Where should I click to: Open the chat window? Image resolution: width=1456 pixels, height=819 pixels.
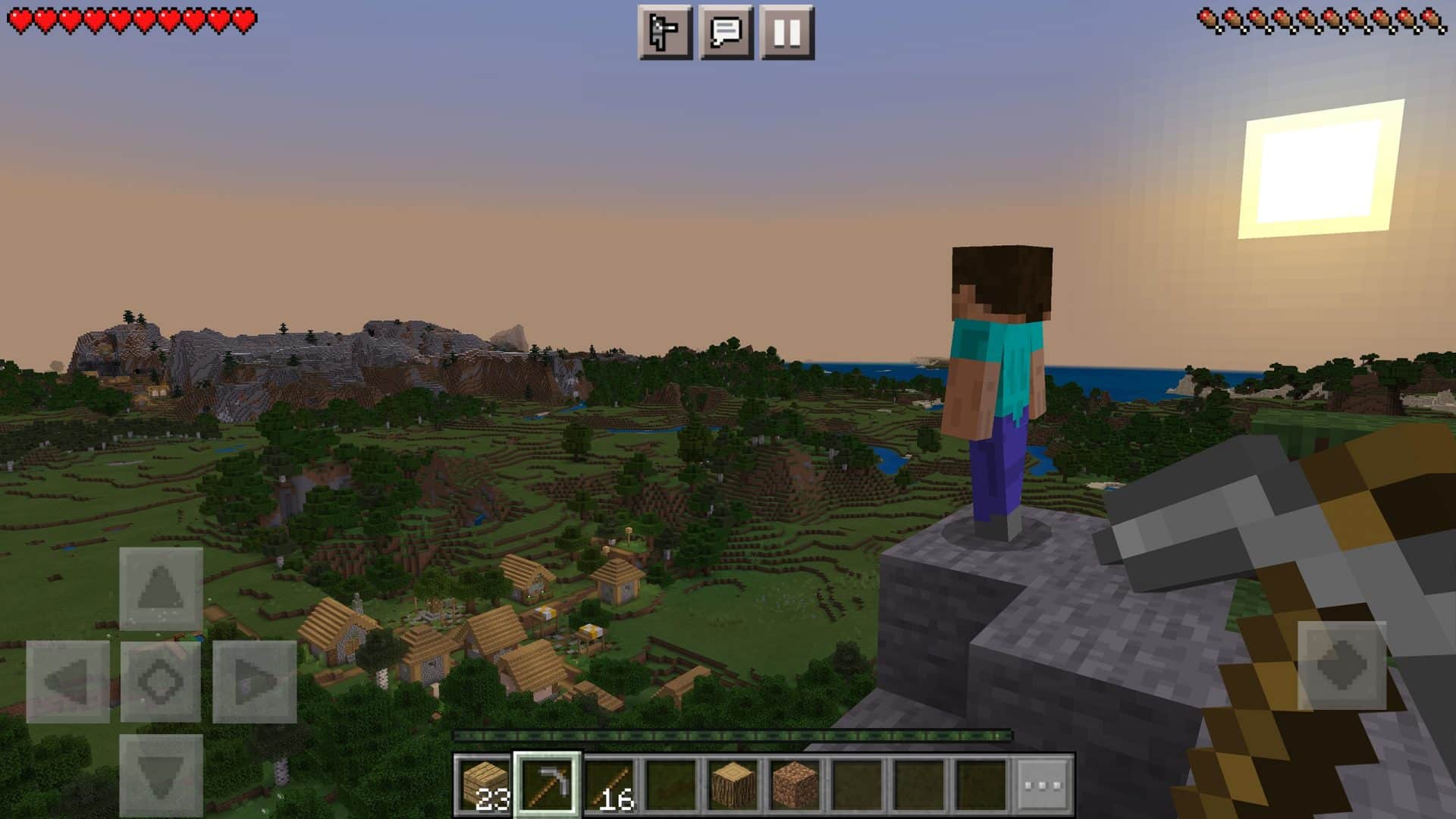pyautogui.click(x=726, y=33)
